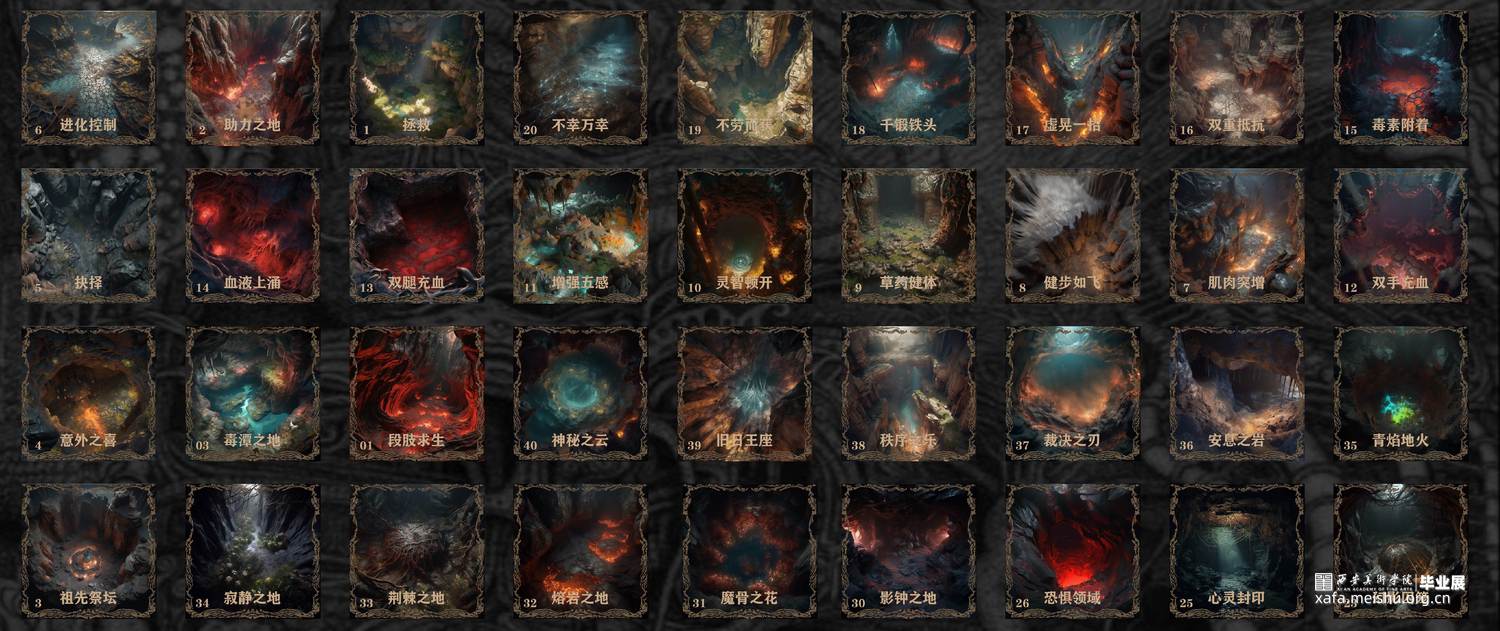Open the 意外之喜 card

[88, 392]
